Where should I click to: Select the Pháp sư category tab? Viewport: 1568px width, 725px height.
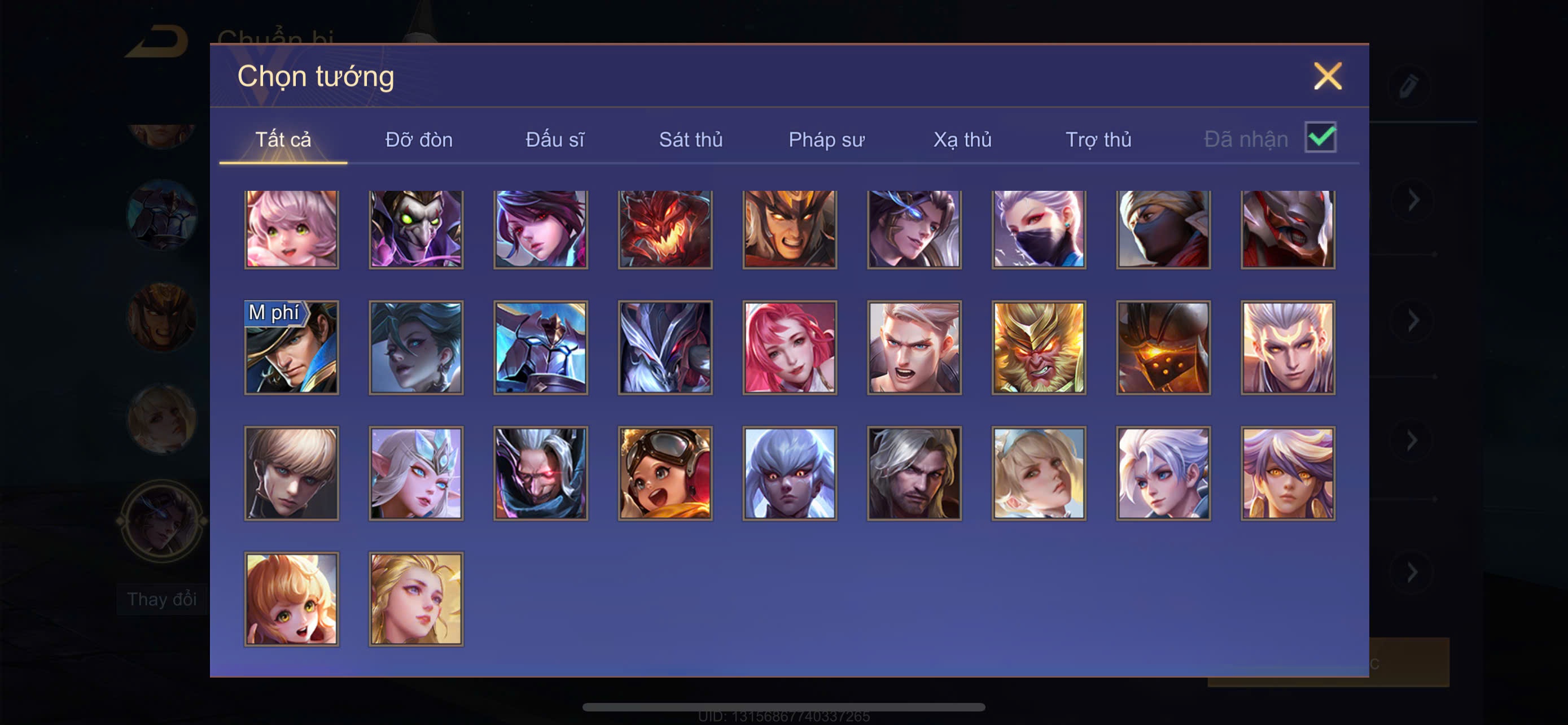point(826,139)
